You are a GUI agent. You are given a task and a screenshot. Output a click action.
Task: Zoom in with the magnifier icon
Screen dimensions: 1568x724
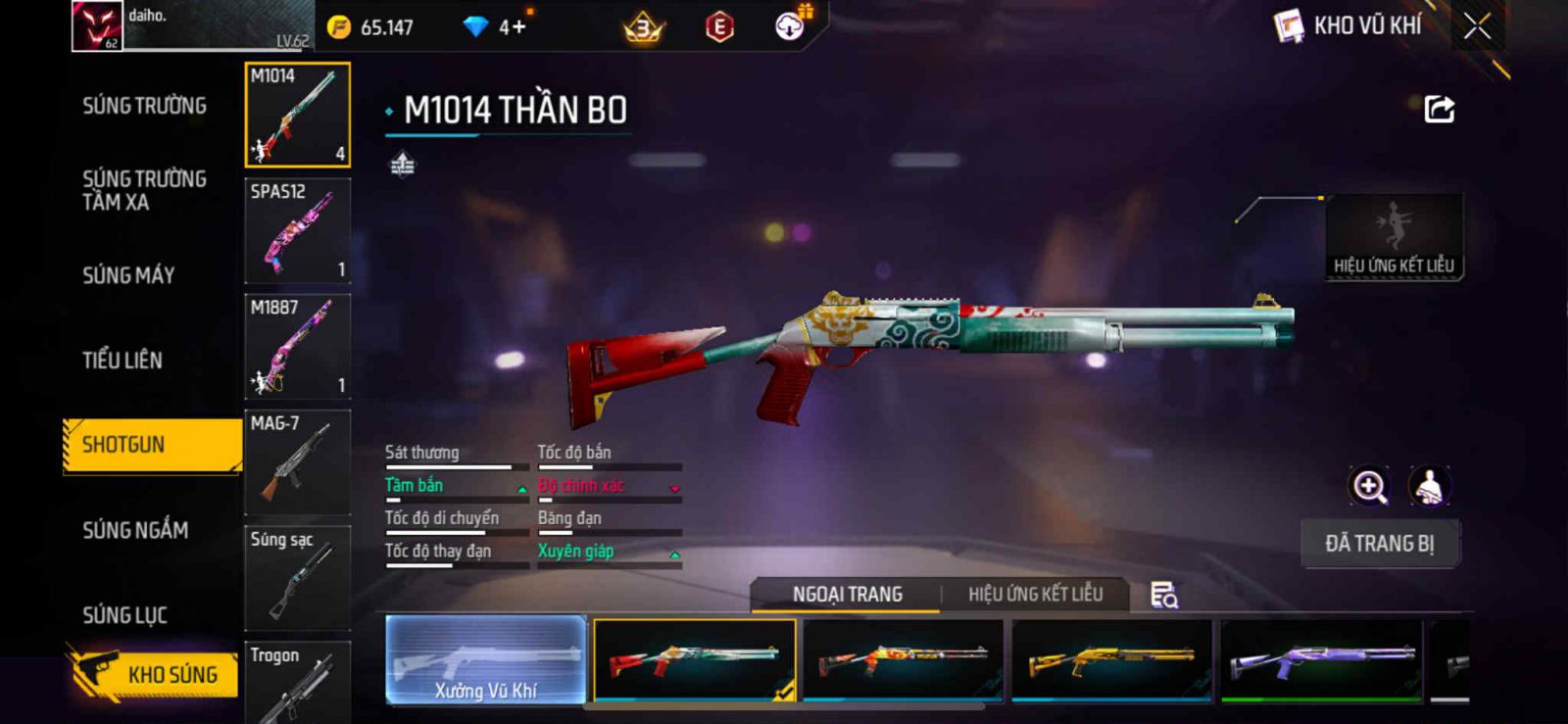[x=1369, y=486]
